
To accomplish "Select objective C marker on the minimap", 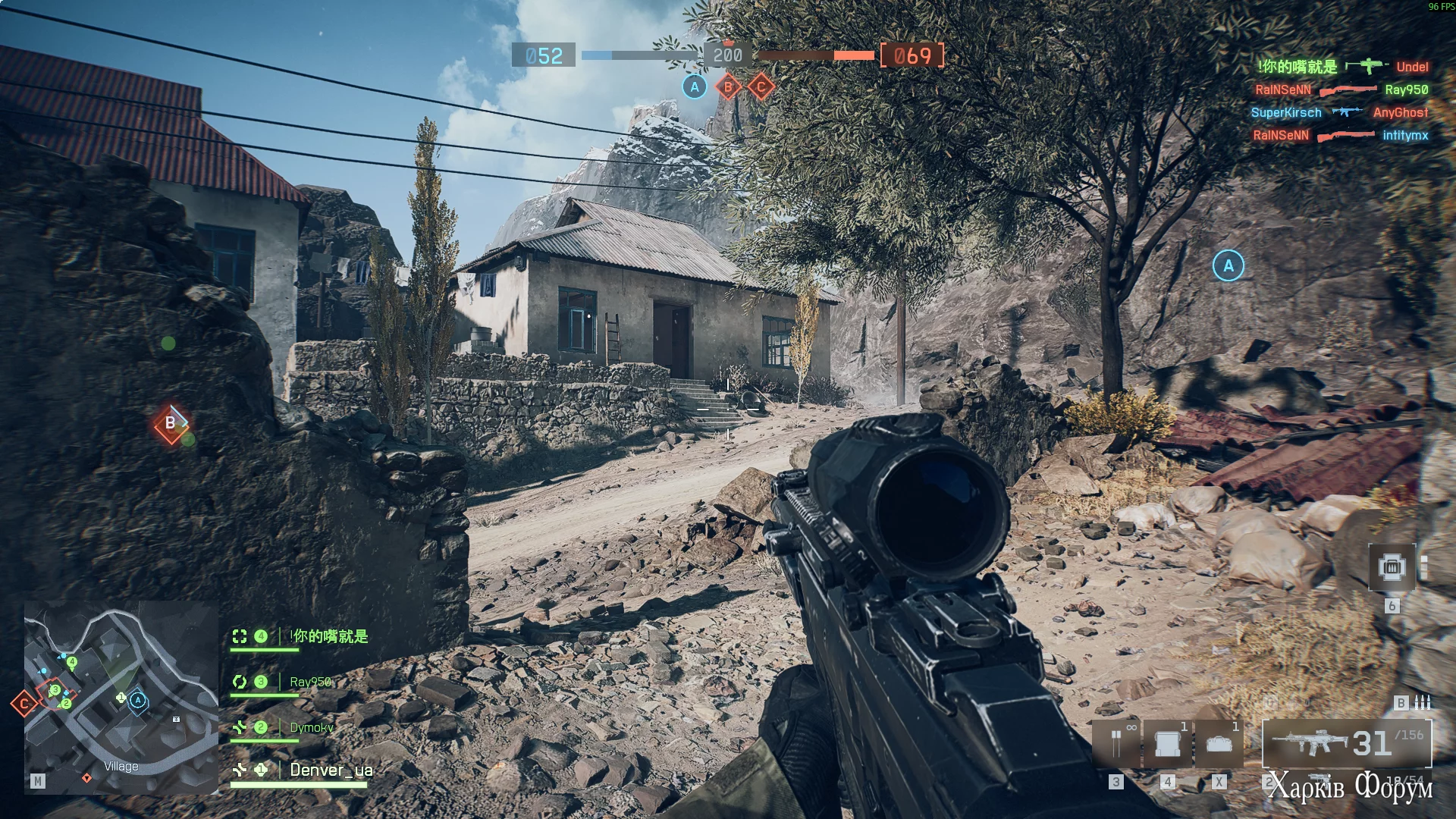I will pyautogui.click(x=24, y=704).
